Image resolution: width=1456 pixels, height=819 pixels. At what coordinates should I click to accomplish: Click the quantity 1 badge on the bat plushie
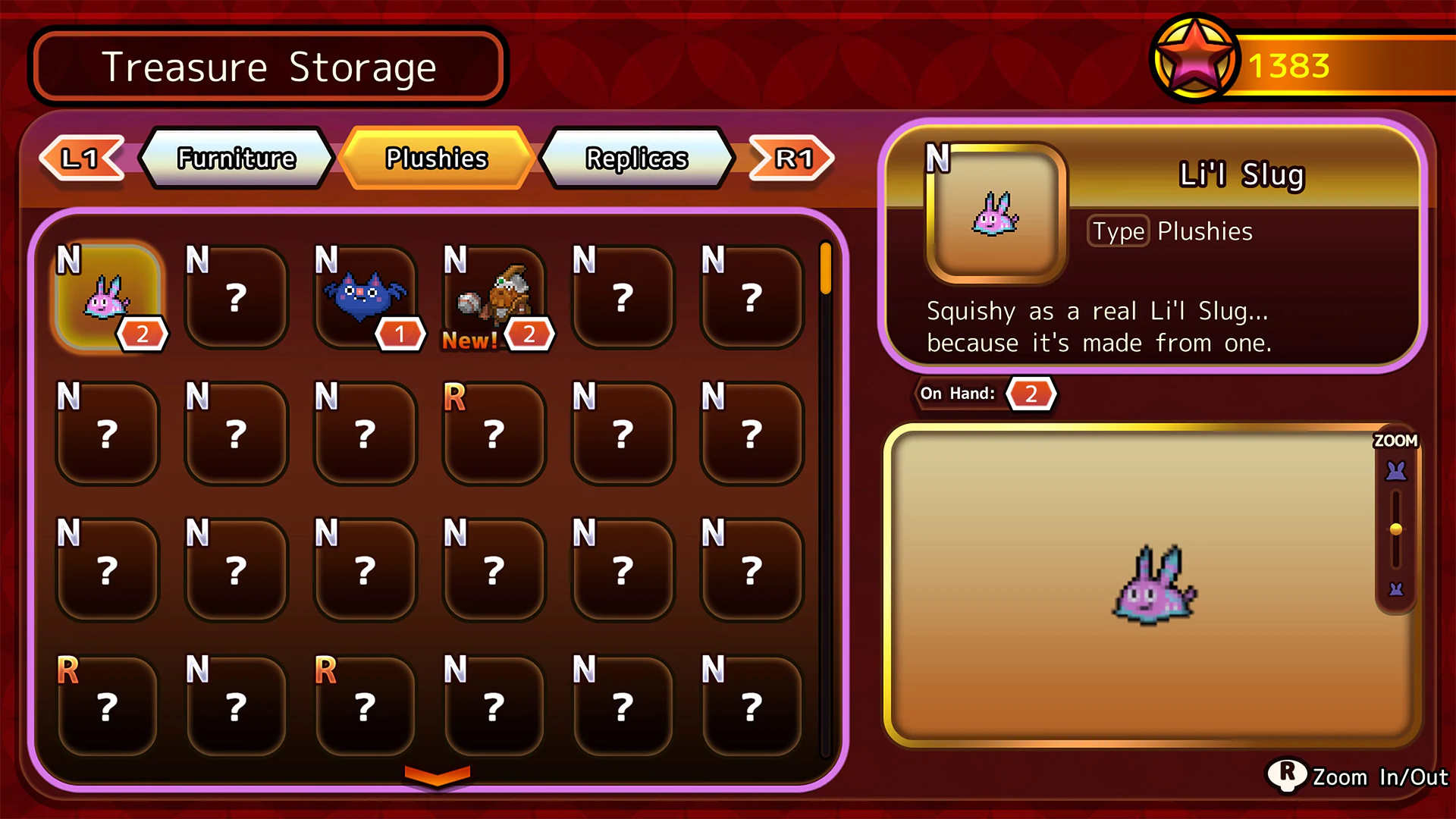[x=400, y=333]
